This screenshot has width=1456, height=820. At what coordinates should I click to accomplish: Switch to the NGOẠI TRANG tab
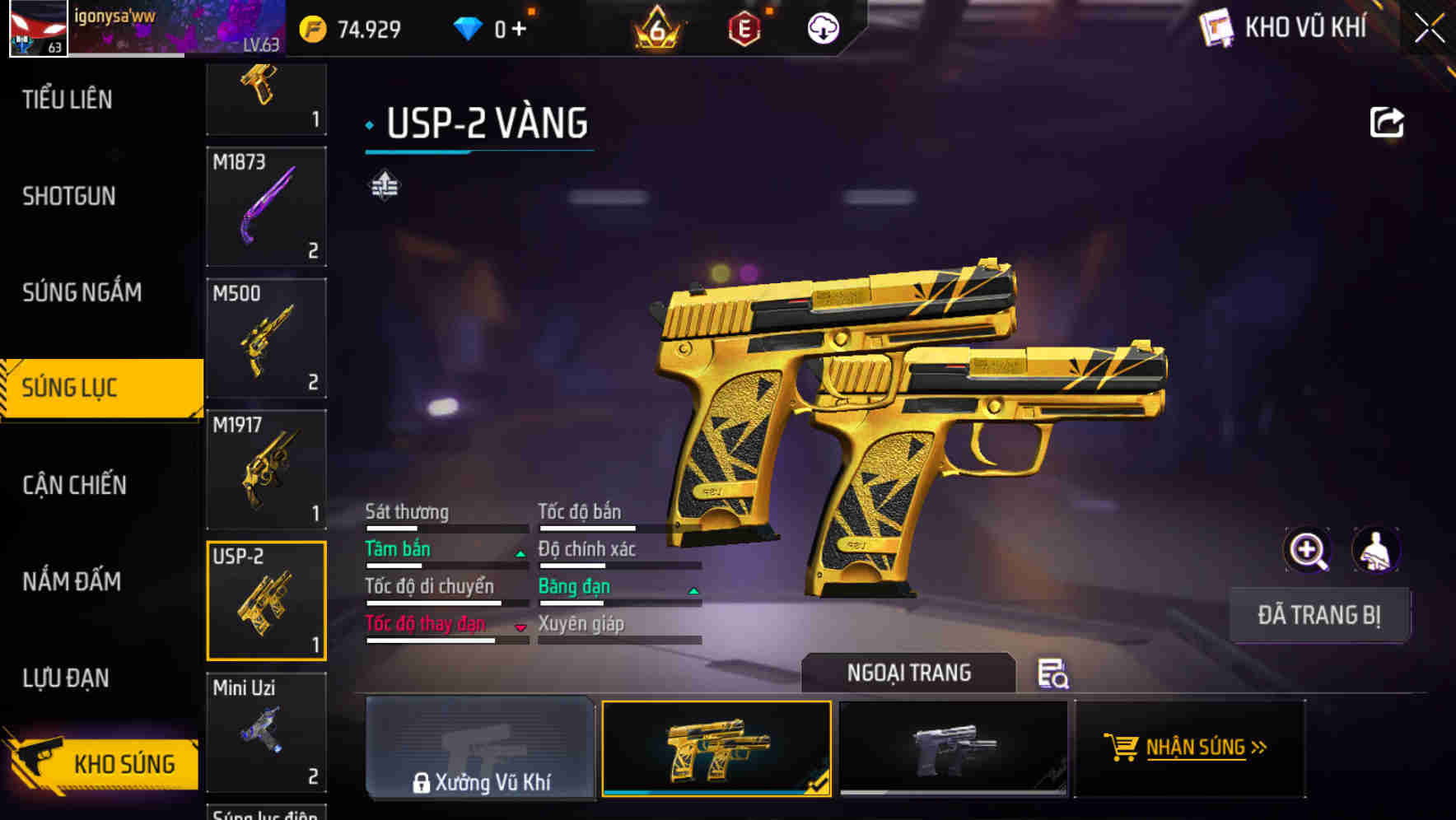909,673
